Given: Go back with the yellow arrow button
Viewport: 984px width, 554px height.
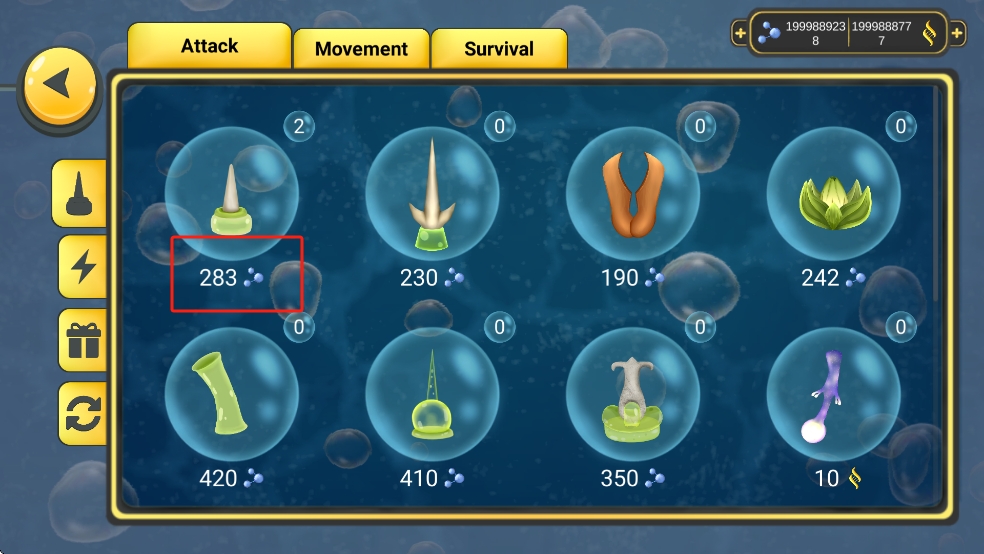Looking at the screenshot, I should coord(60,86).
